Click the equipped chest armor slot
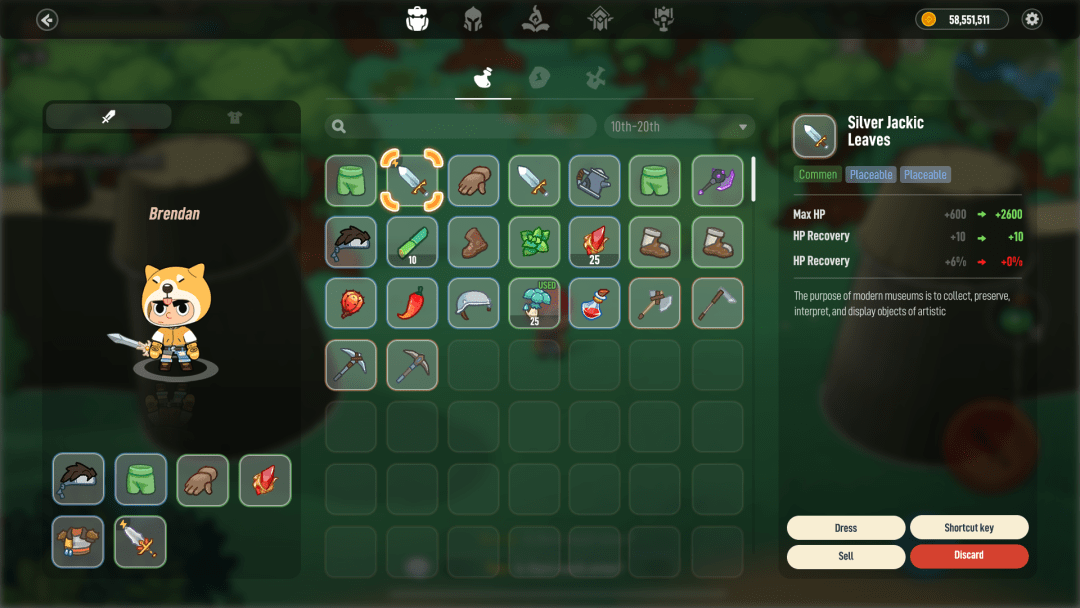Screen dimensions: 1080x608 (x=78, y=541)
